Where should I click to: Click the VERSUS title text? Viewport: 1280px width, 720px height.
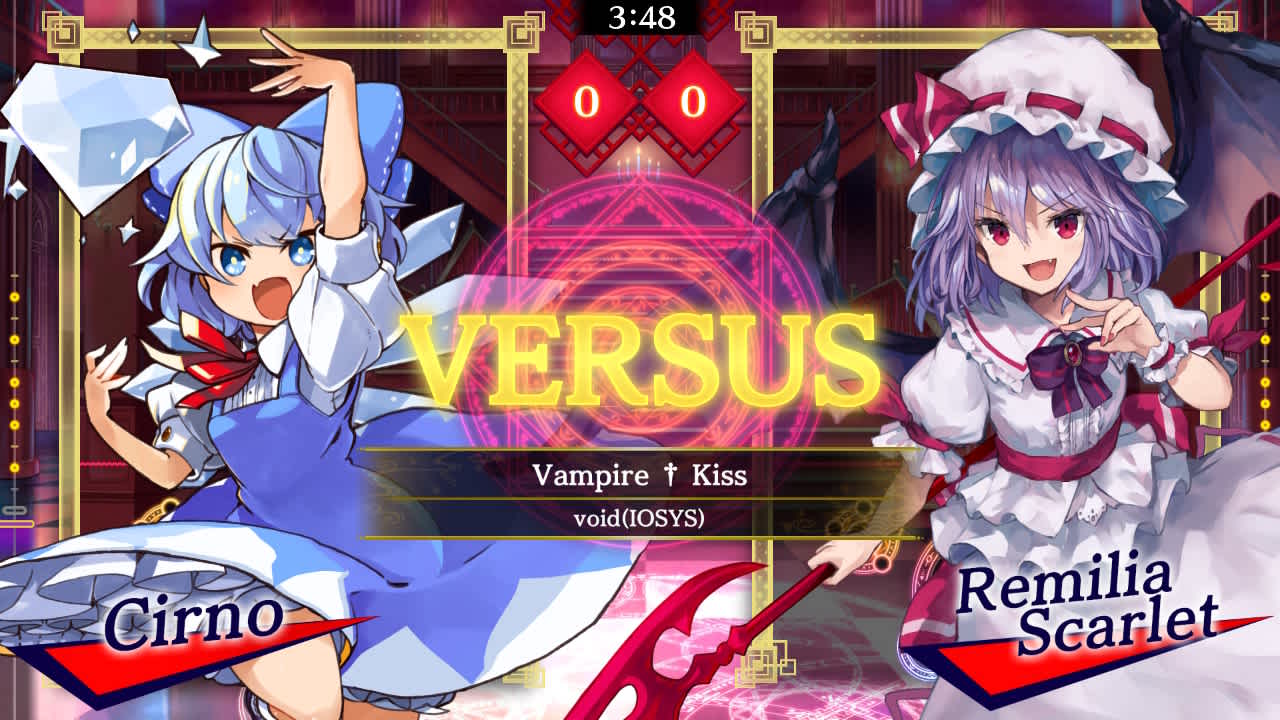tap(640, 360)
